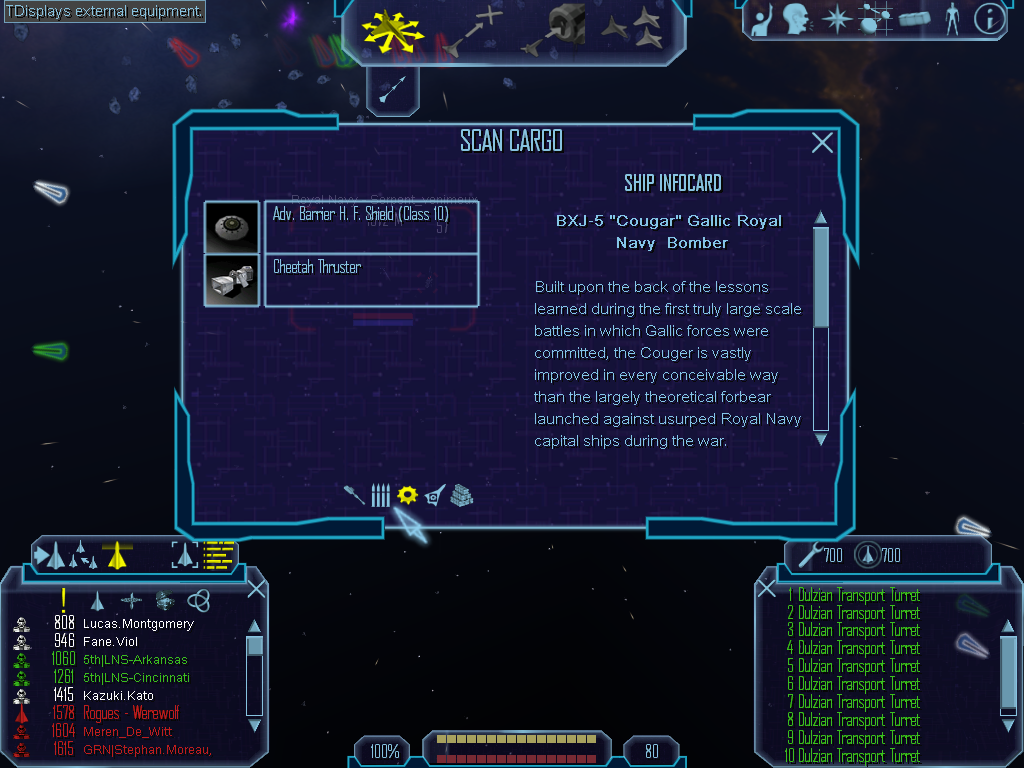
Task: Activate the Join Formation maneuver icon
Action: [x=632, y=30]
